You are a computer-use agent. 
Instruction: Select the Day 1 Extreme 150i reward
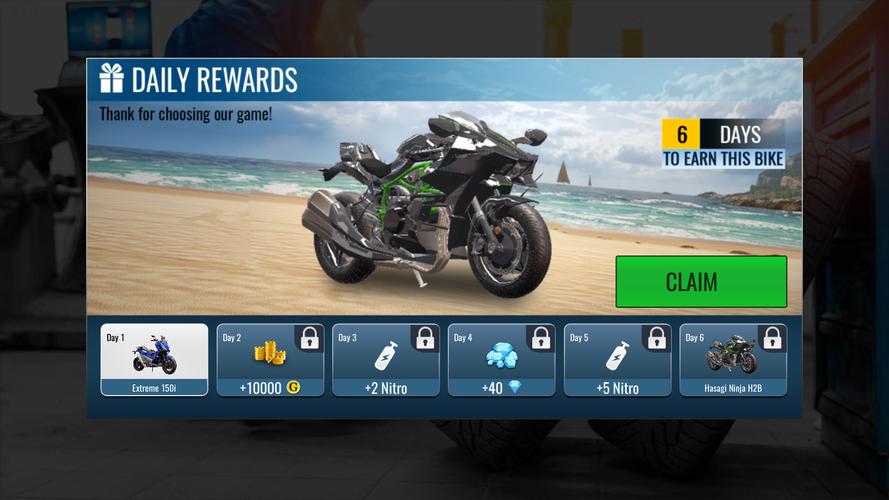[155, 360]
